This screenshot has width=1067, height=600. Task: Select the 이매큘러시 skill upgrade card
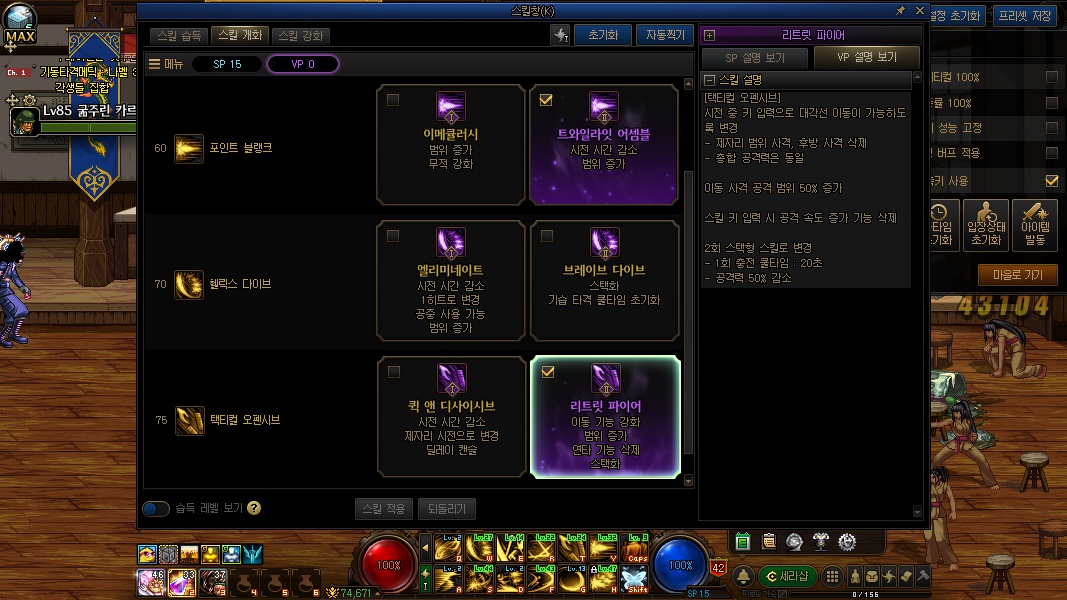pyautogui.click(x=450, y=144)
